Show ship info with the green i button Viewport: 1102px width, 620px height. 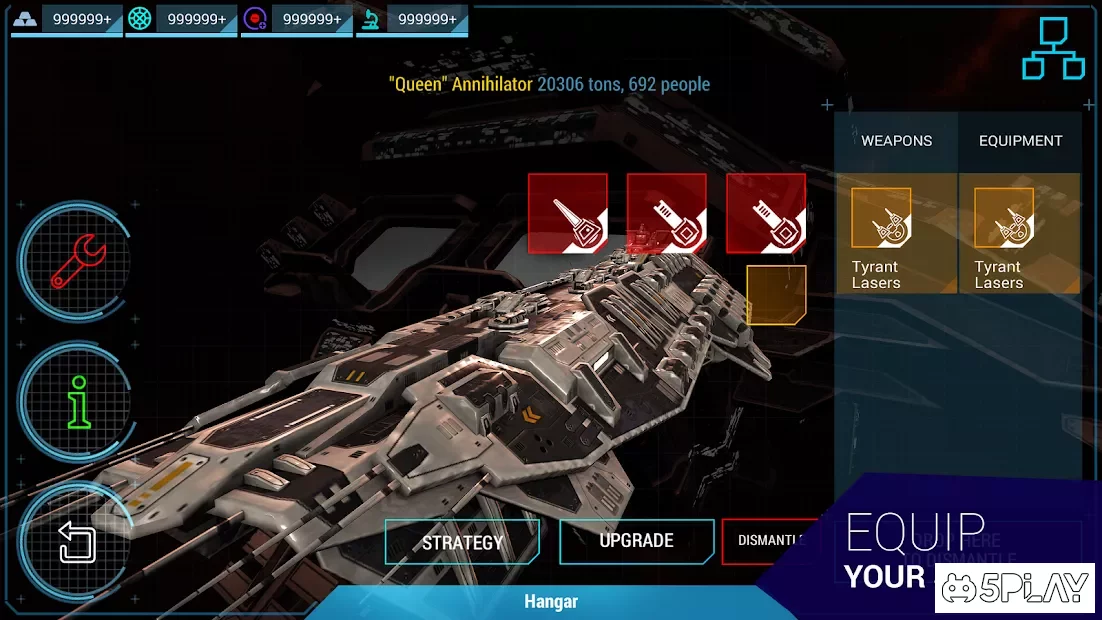[79, 401]
